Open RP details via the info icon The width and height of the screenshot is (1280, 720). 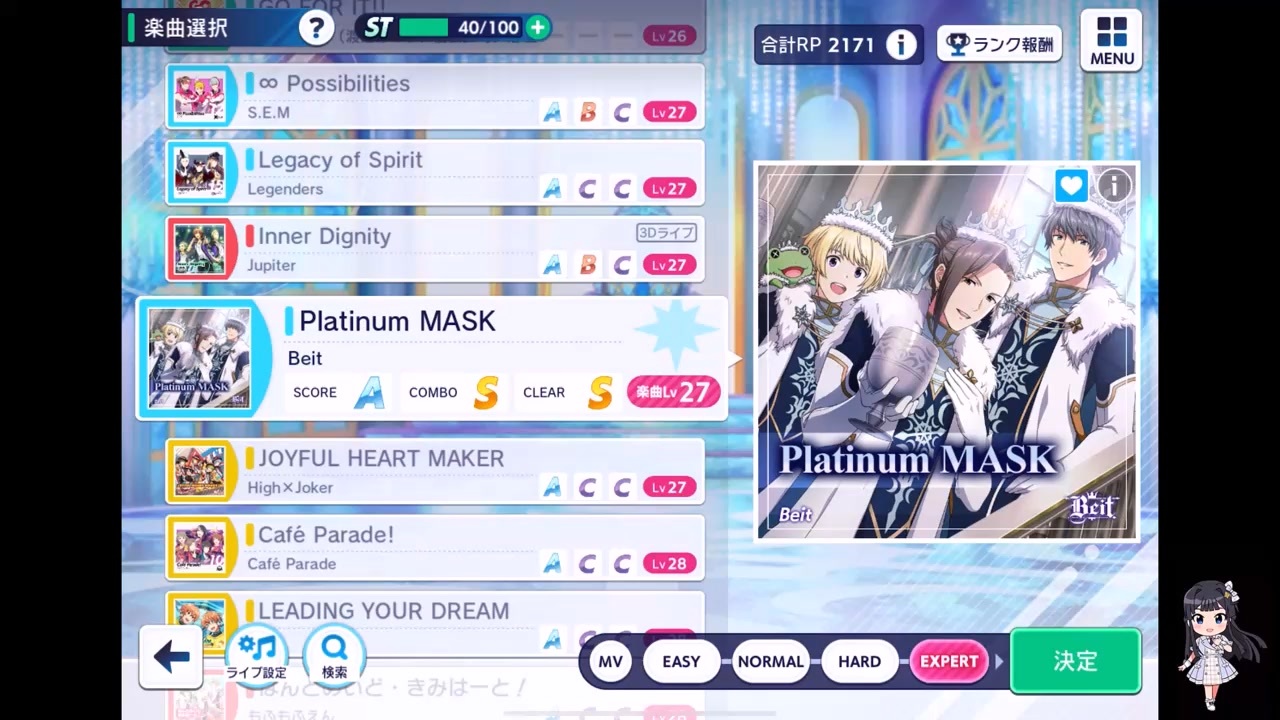(x=901, y=45)
